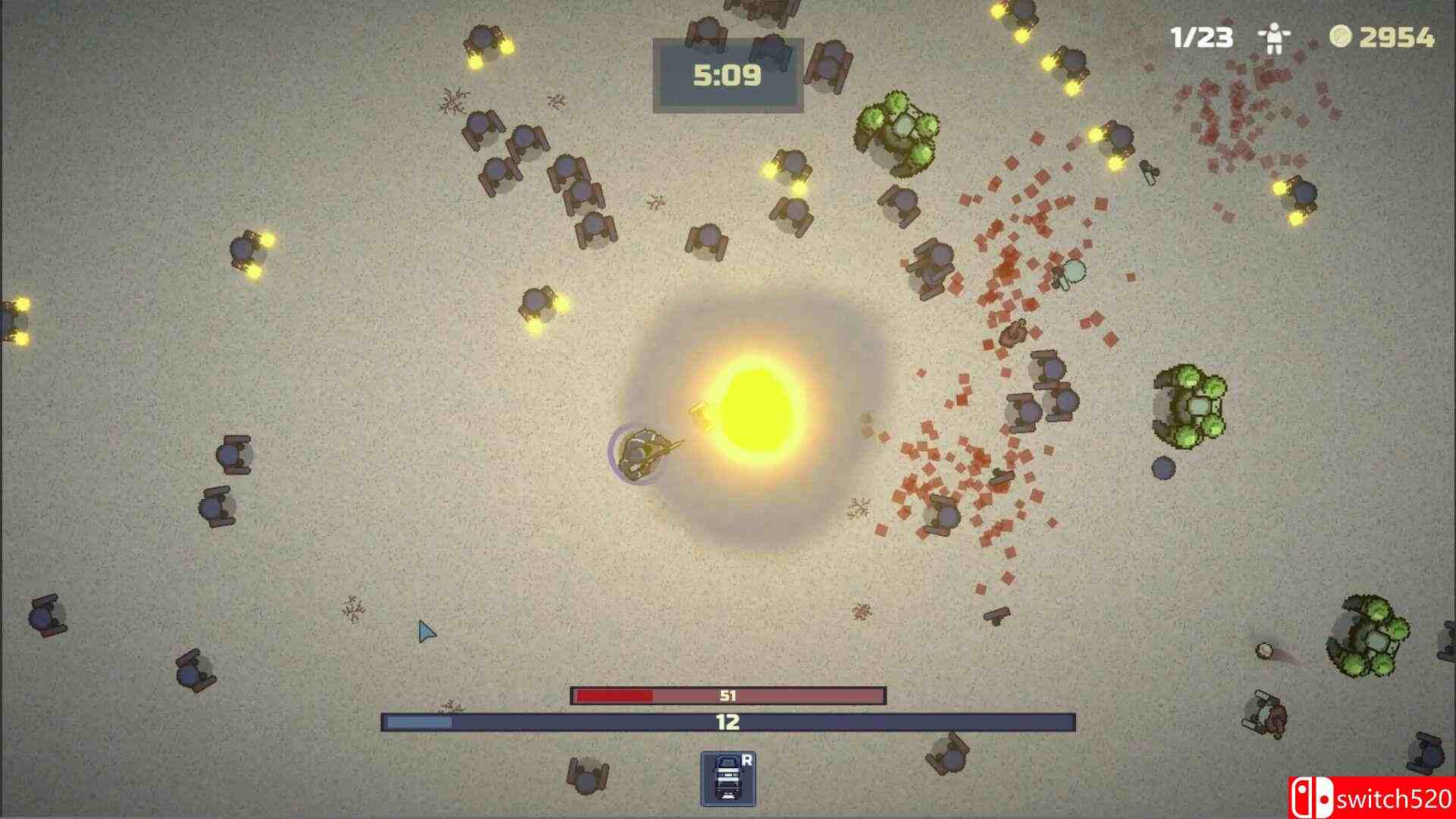Click the player character icon in the HUD
1456x819 pixels.
1274,35
